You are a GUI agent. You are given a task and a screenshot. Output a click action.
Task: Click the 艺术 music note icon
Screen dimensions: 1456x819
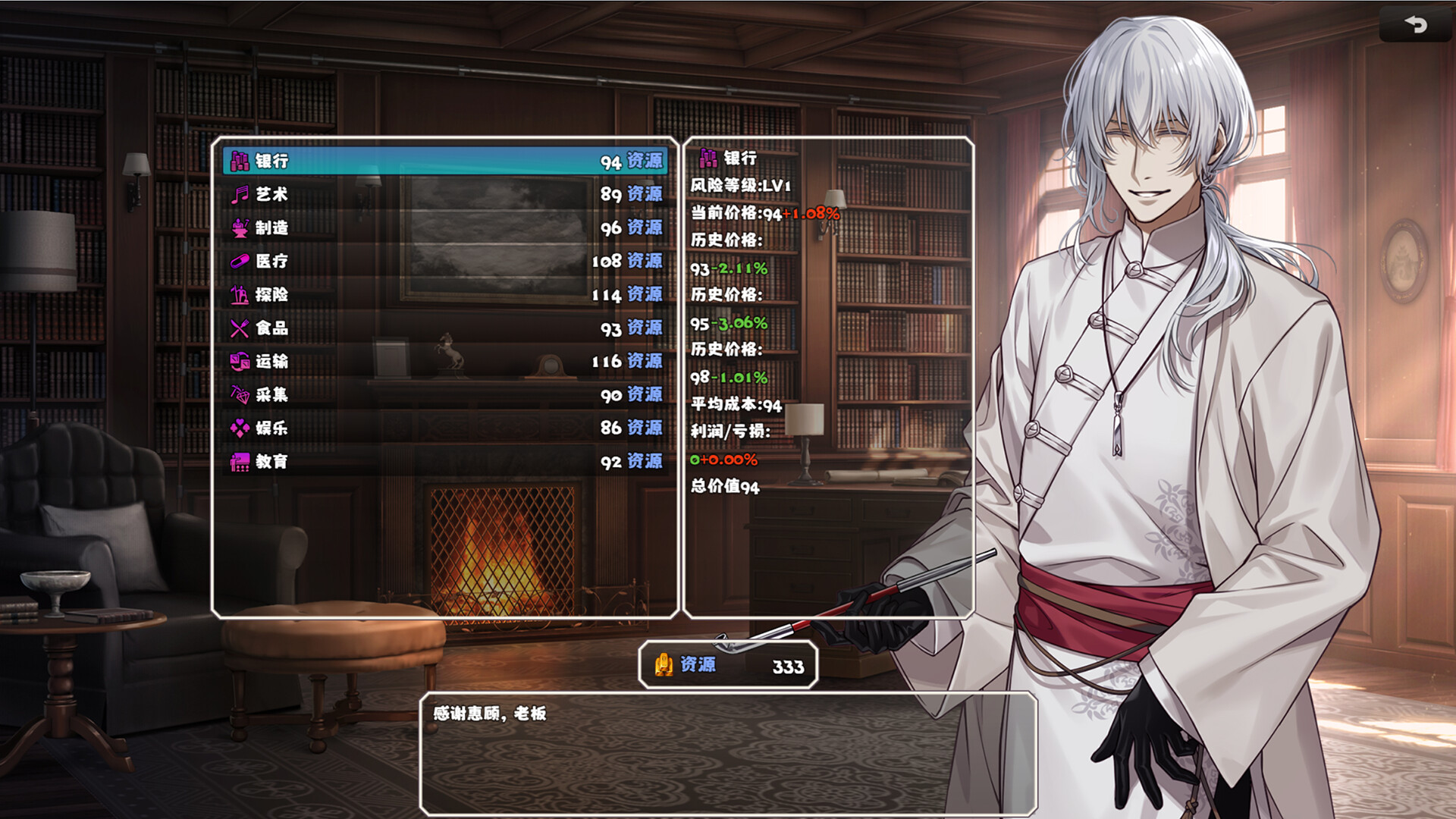239,195
